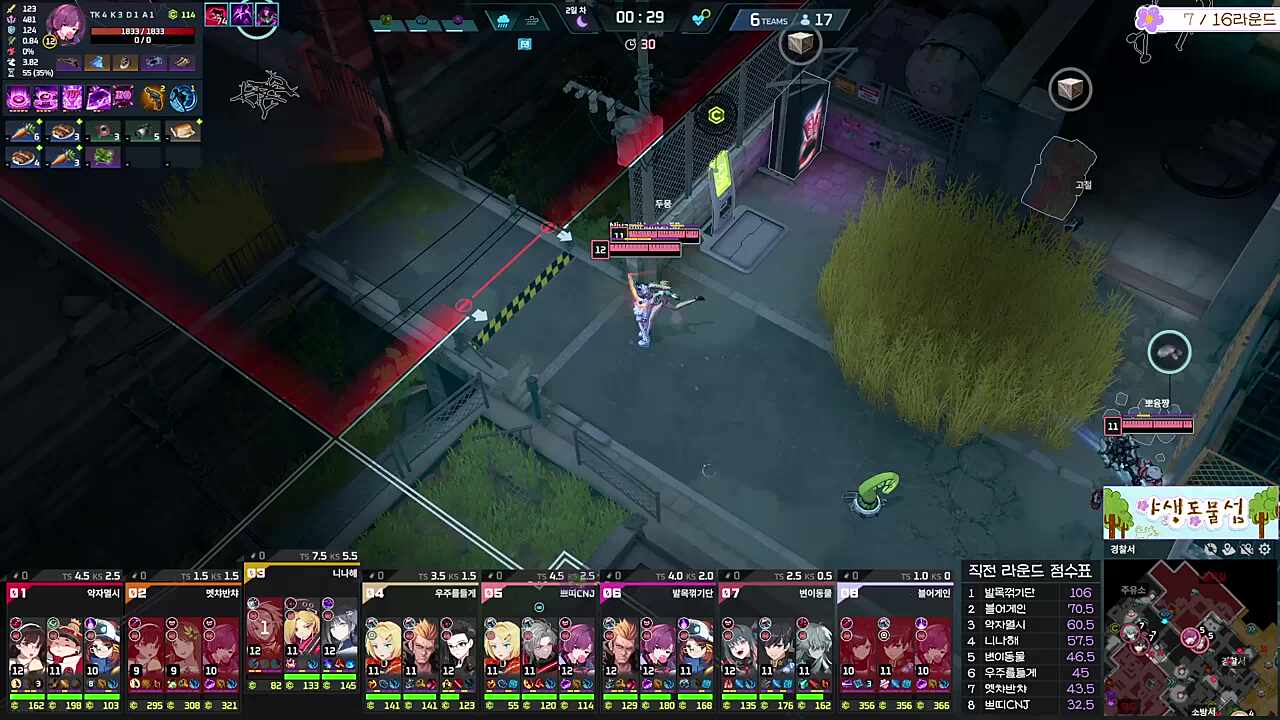
Task: Expand the 니나해 team panel stats
Action: coord(305,575)
